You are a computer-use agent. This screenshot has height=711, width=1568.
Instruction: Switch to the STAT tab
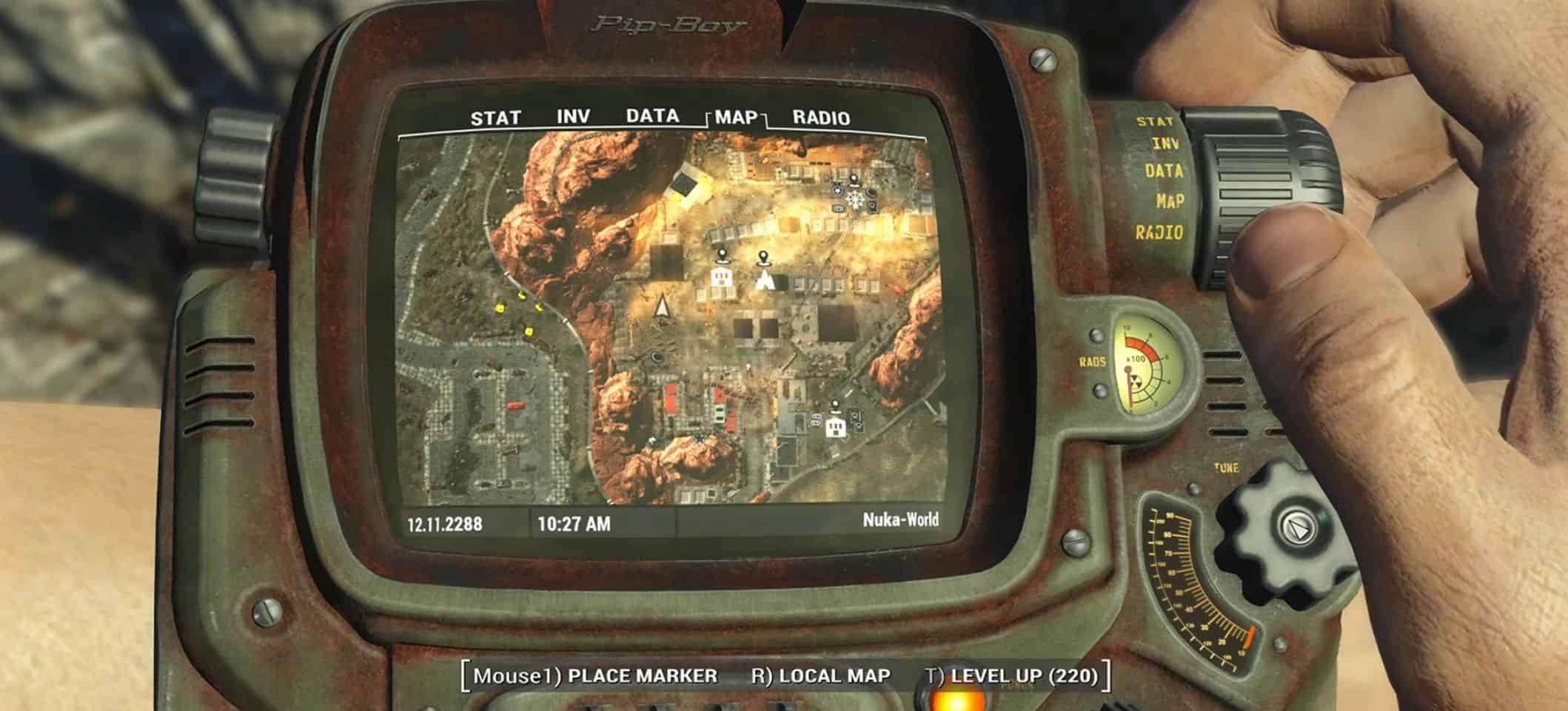(495, 118)
